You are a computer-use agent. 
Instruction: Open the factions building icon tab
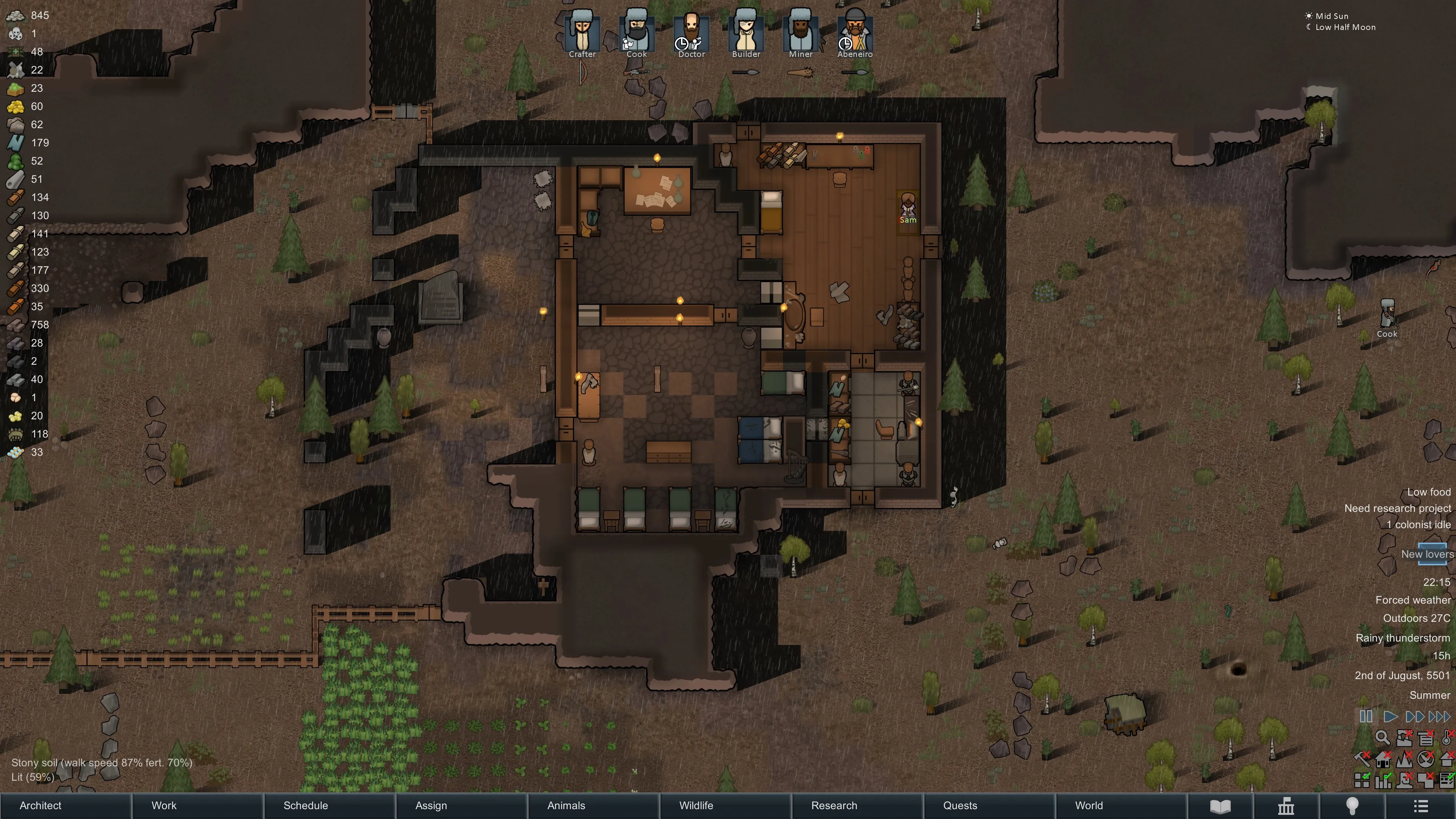click(x=1286, y=806)
